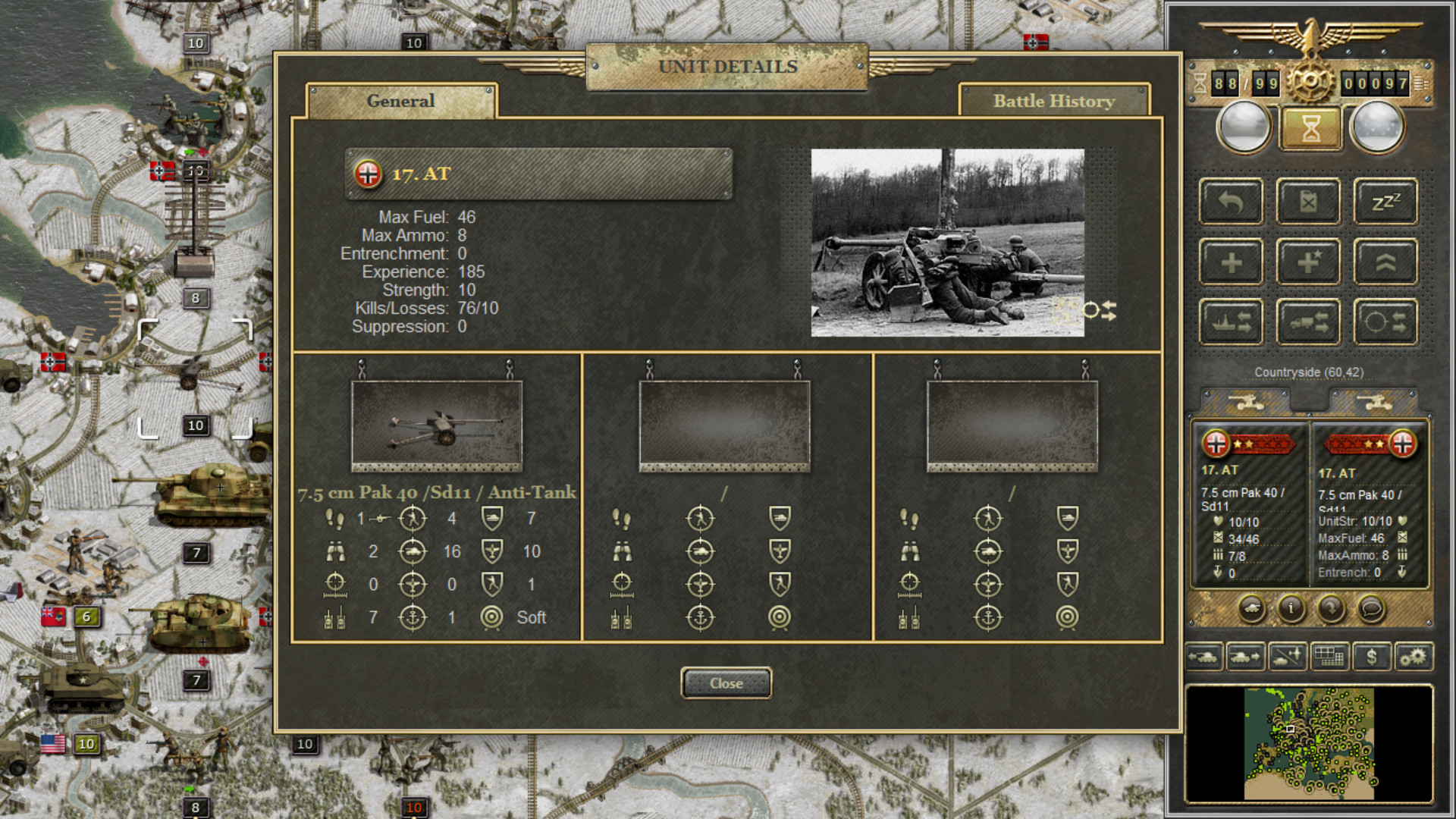Select the reinforce plus icon
The width and height of the screenshot is (1456, 819).
(x=1231, y=262)
